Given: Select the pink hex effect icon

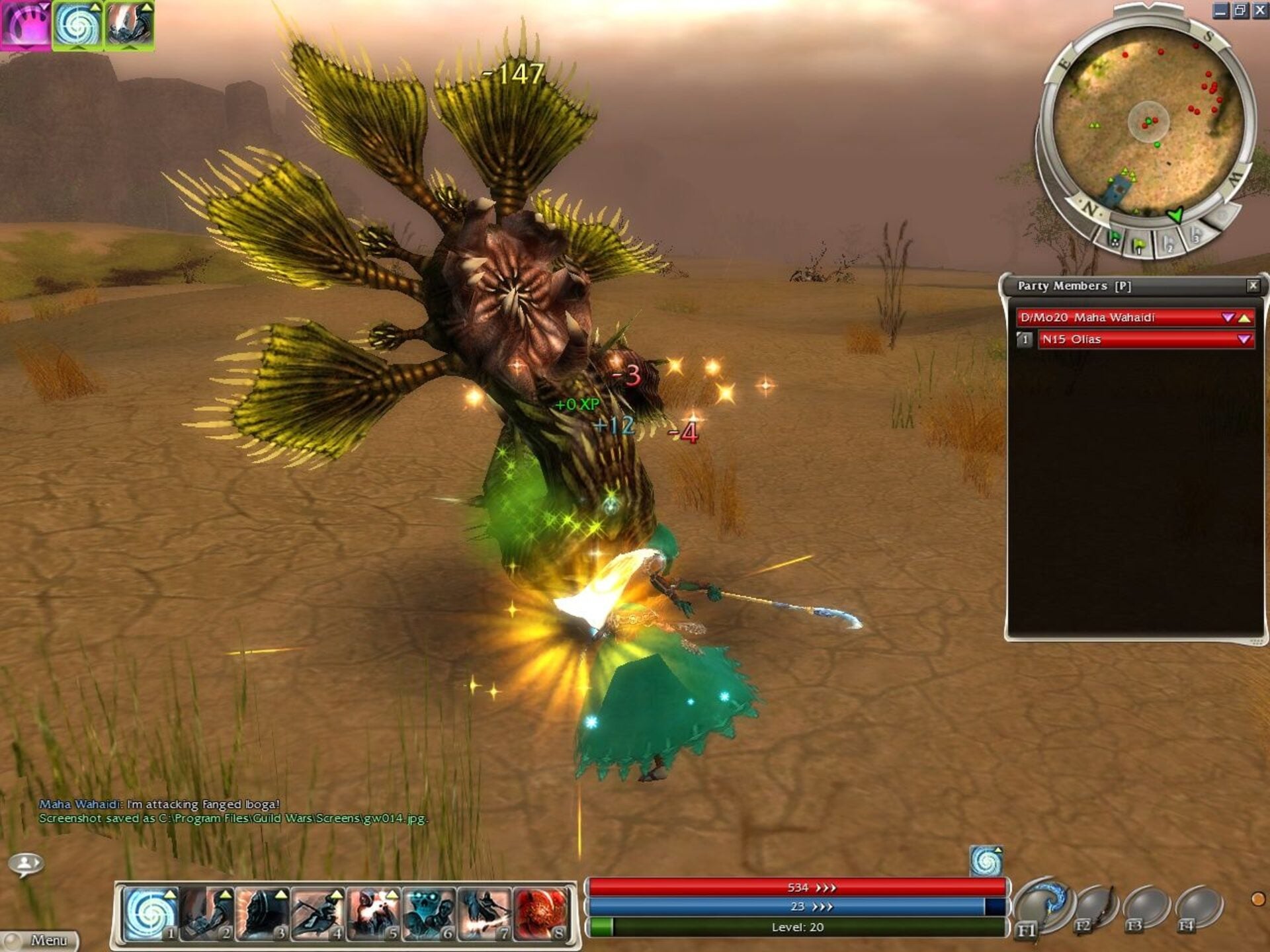Looking at the screenshot, I should coord(26,25).
